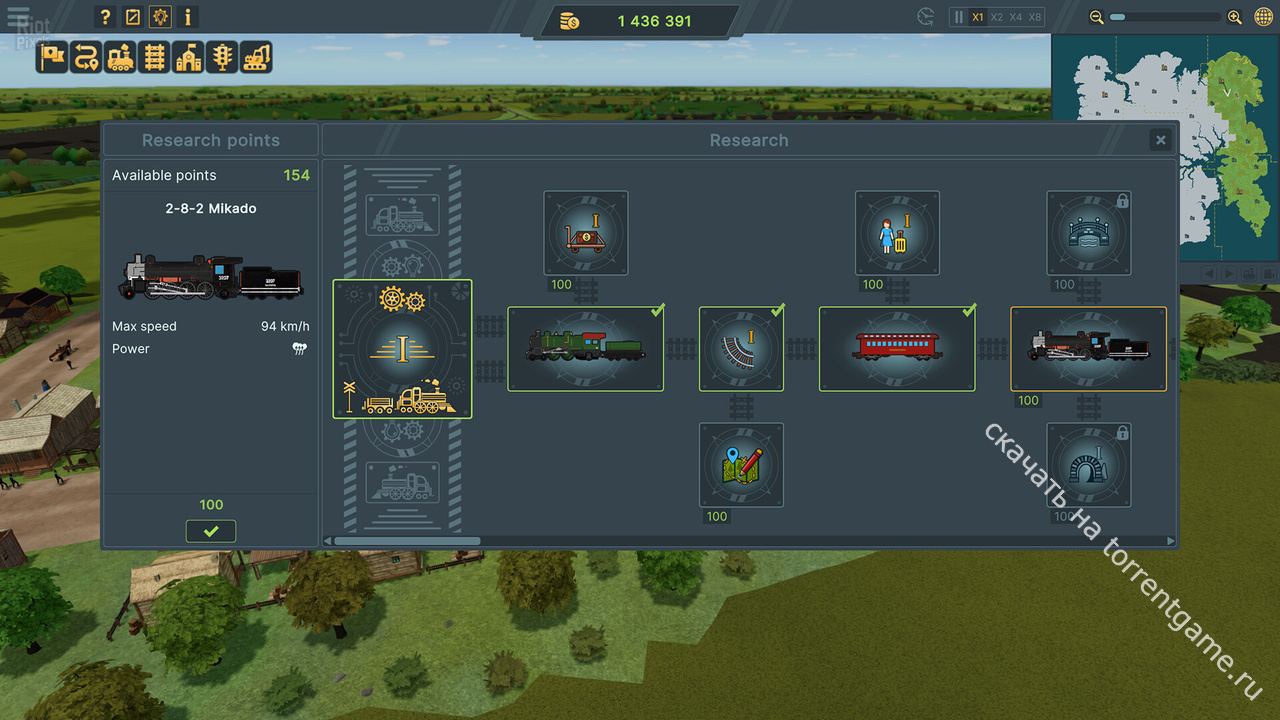Select the locked tunnel research node
Image resolution: width=1280 pixels, height=720 pixels.
[x=1089, y=464]
